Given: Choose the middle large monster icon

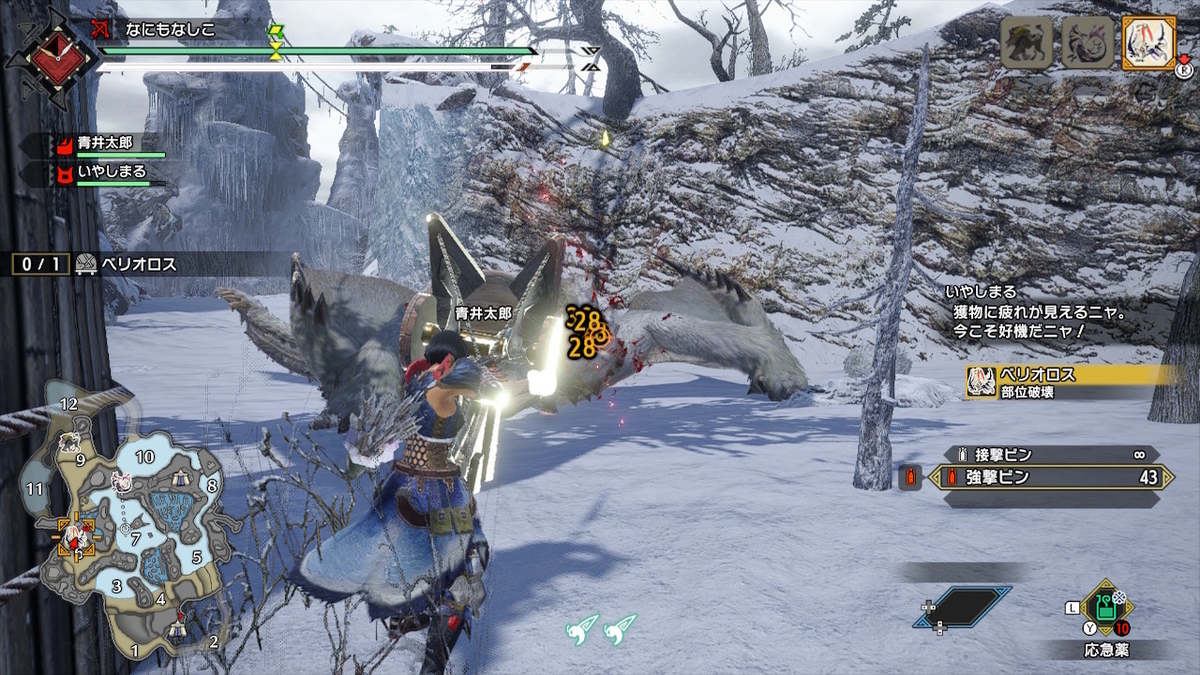Looking at the screenshot, I should 1087,44.
